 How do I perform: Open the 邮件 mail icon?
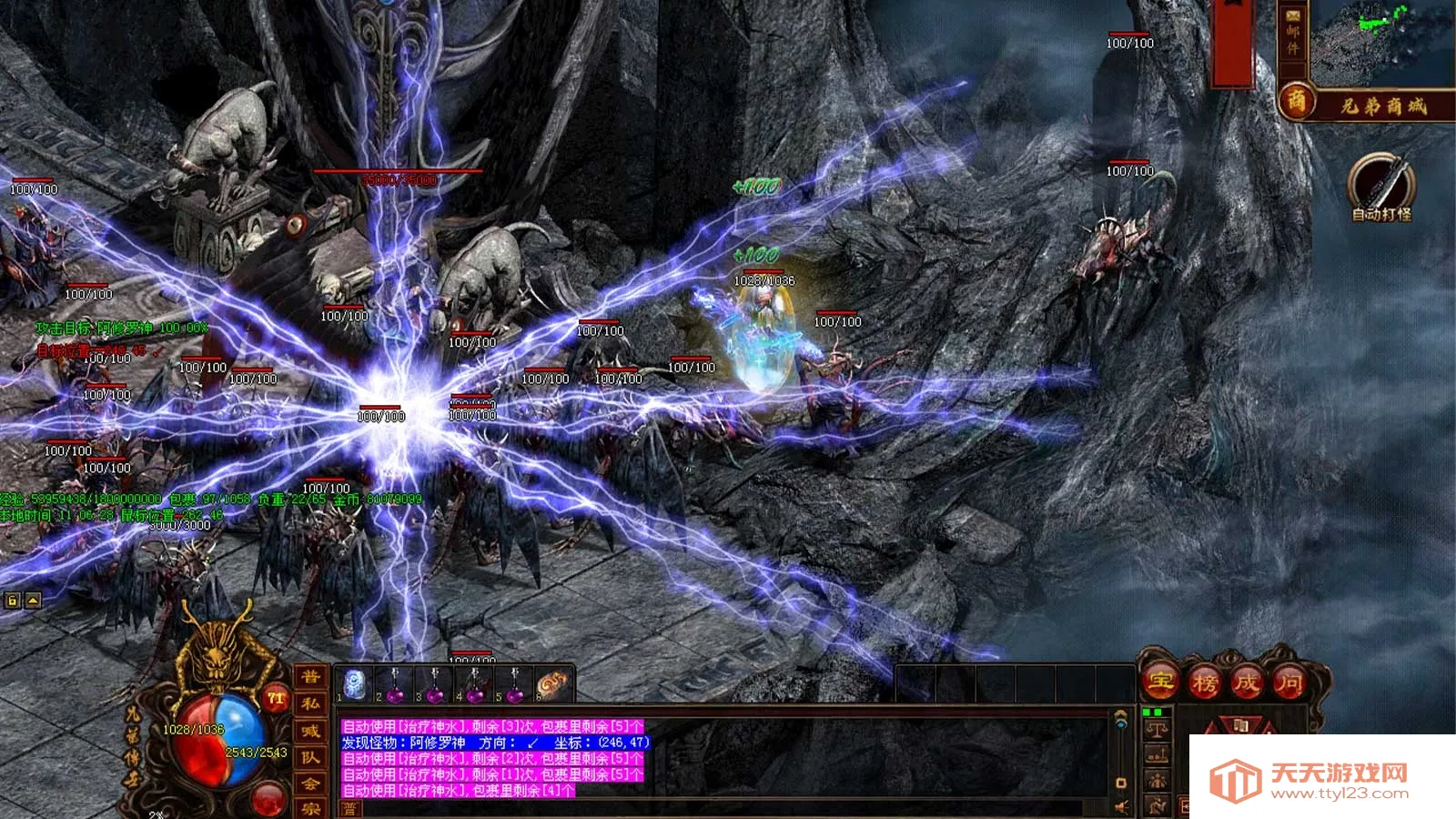(x=1292, y=34)
